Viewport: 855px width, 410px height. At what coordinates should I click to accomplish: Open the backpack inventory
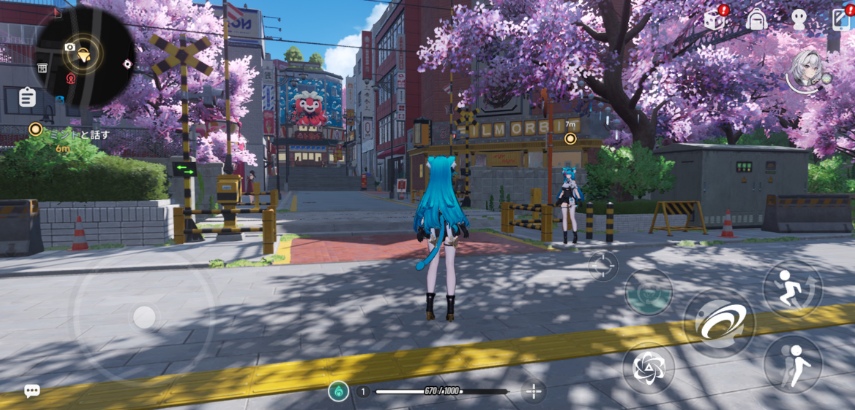coord(756,19)
